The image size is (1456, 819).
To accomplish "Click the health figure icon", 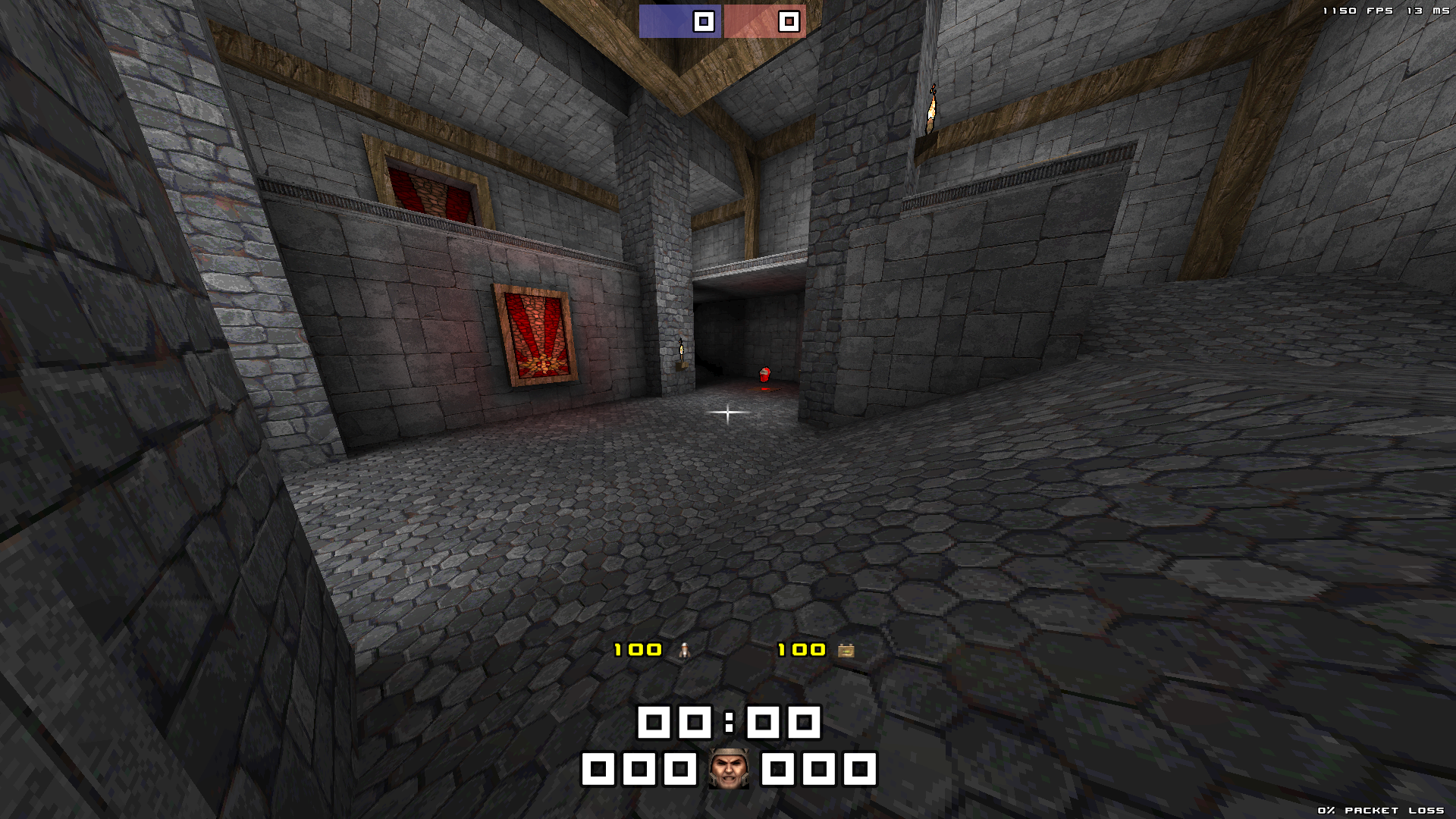I will [684, 650].
